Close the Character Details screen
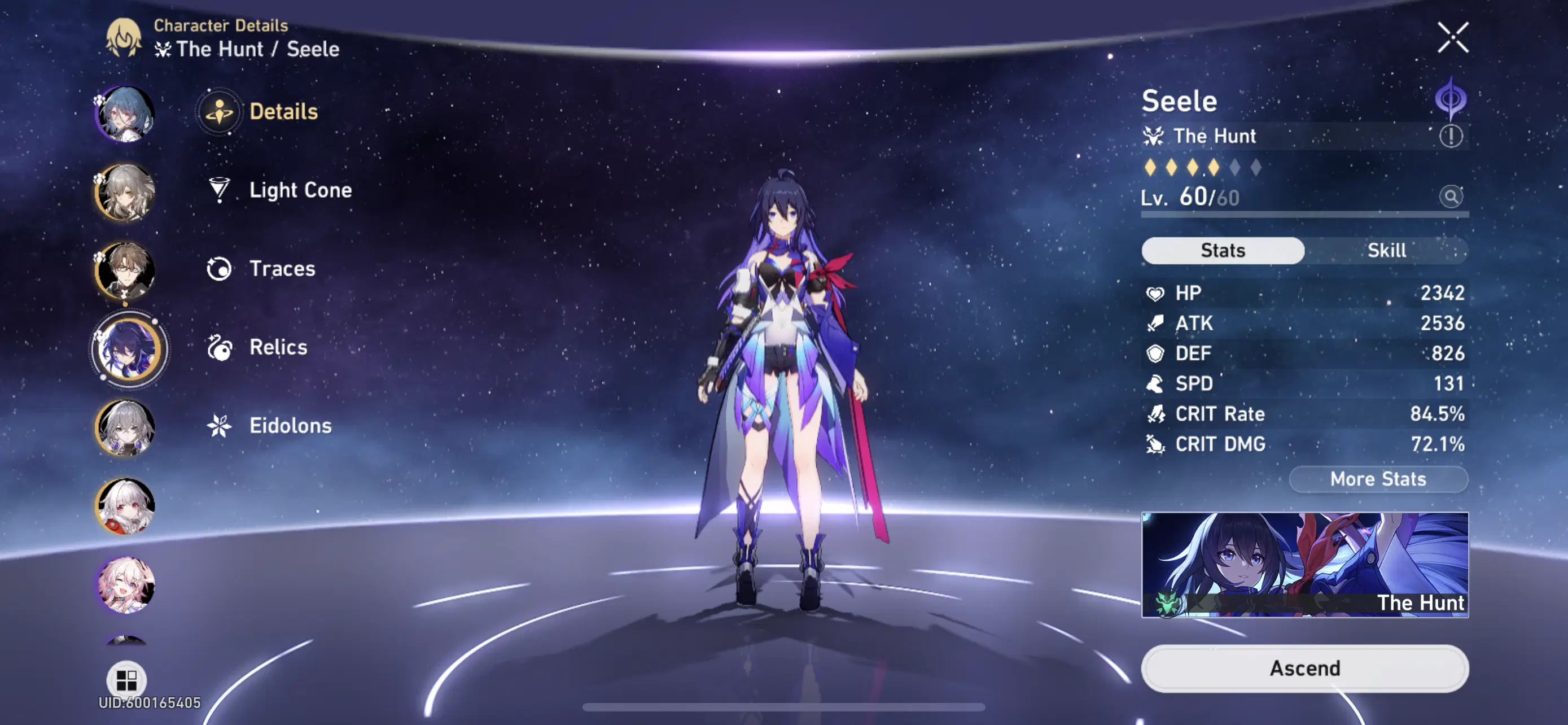 tap(1453, 38)
